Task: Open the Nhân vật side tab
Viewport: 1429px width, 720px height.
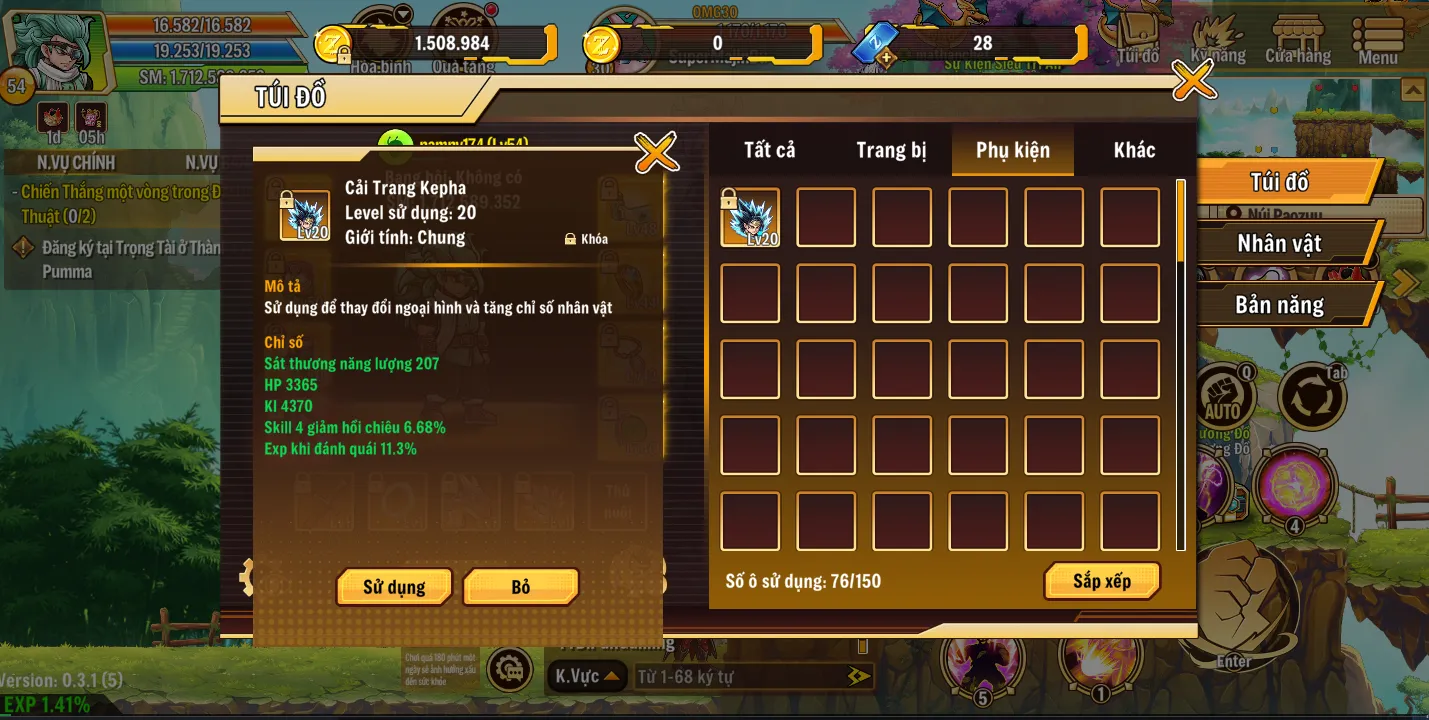Action: click(1279, 243)
